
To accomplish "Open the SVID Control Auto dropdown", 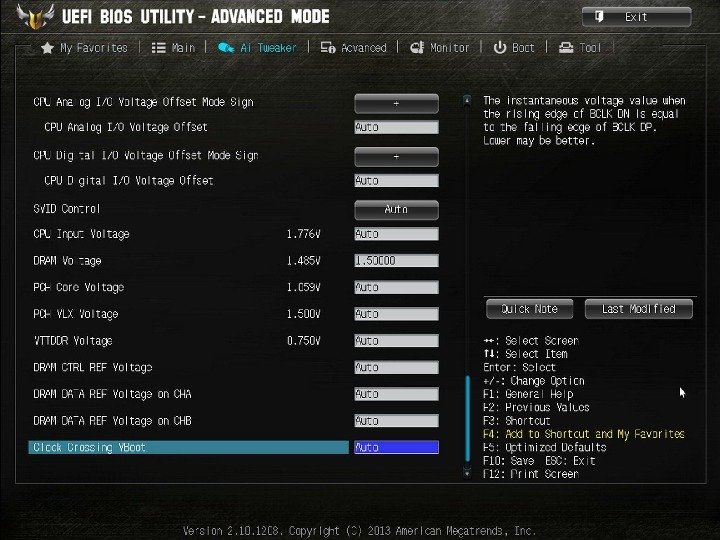I will [x=396, y=209].
